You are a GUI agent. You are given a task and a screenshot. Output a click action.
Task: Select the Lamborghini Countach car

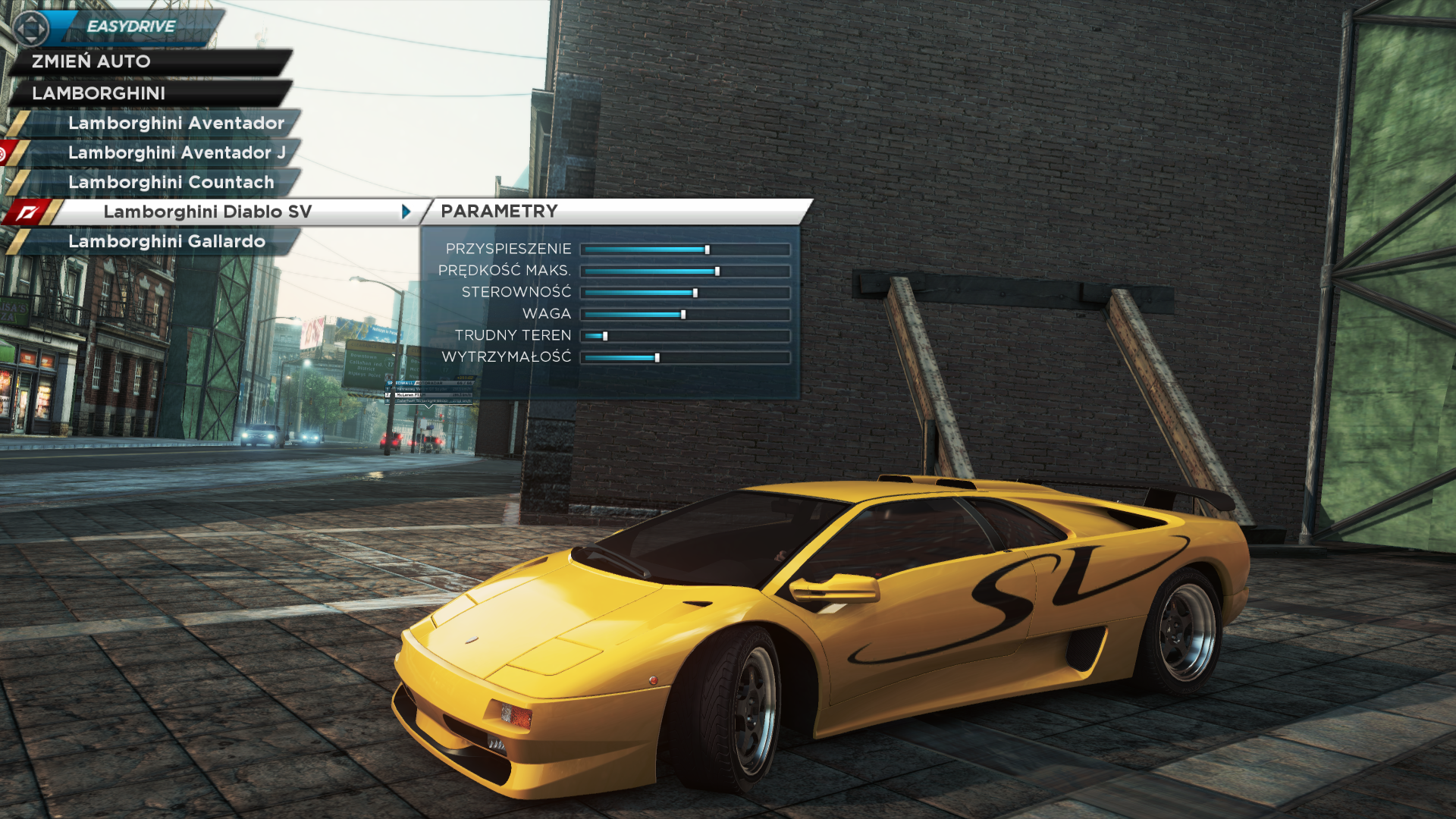(x=171, y=182)
